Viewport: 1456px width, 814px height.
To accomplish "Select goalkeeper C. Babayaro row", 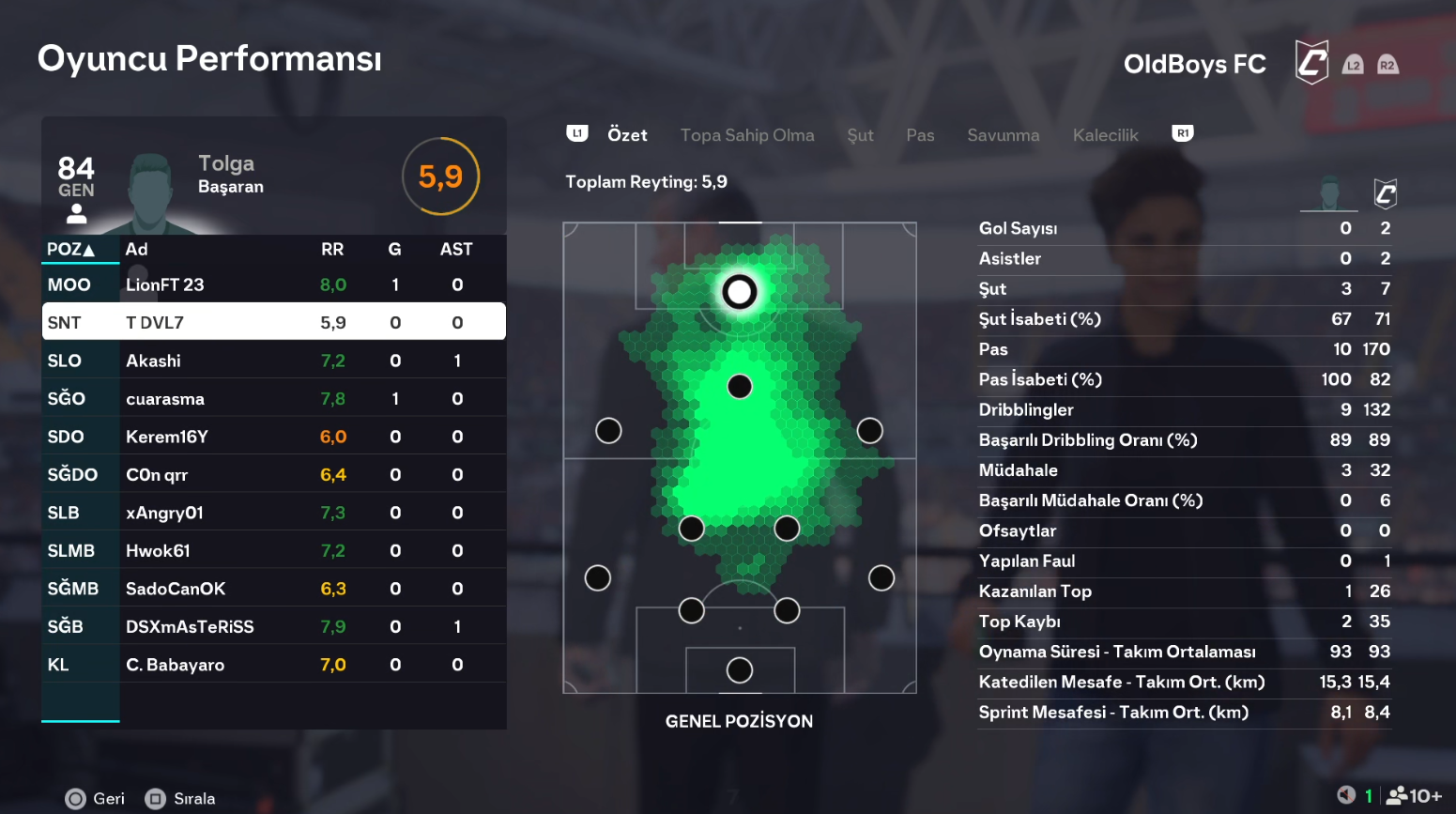I will tap(273, 665).
